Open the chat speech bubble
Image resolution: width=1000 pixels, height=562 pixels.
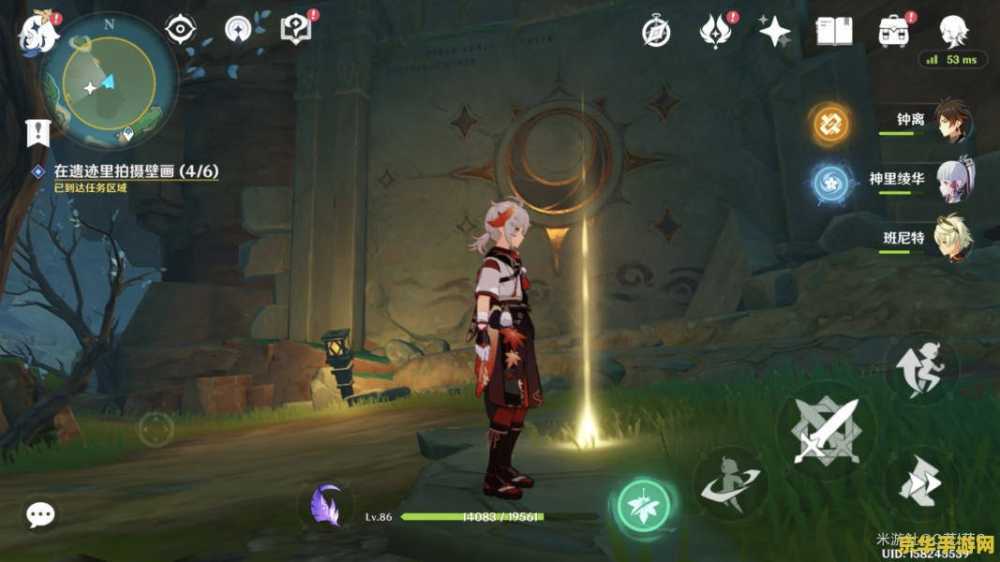[x=40, y=515]
